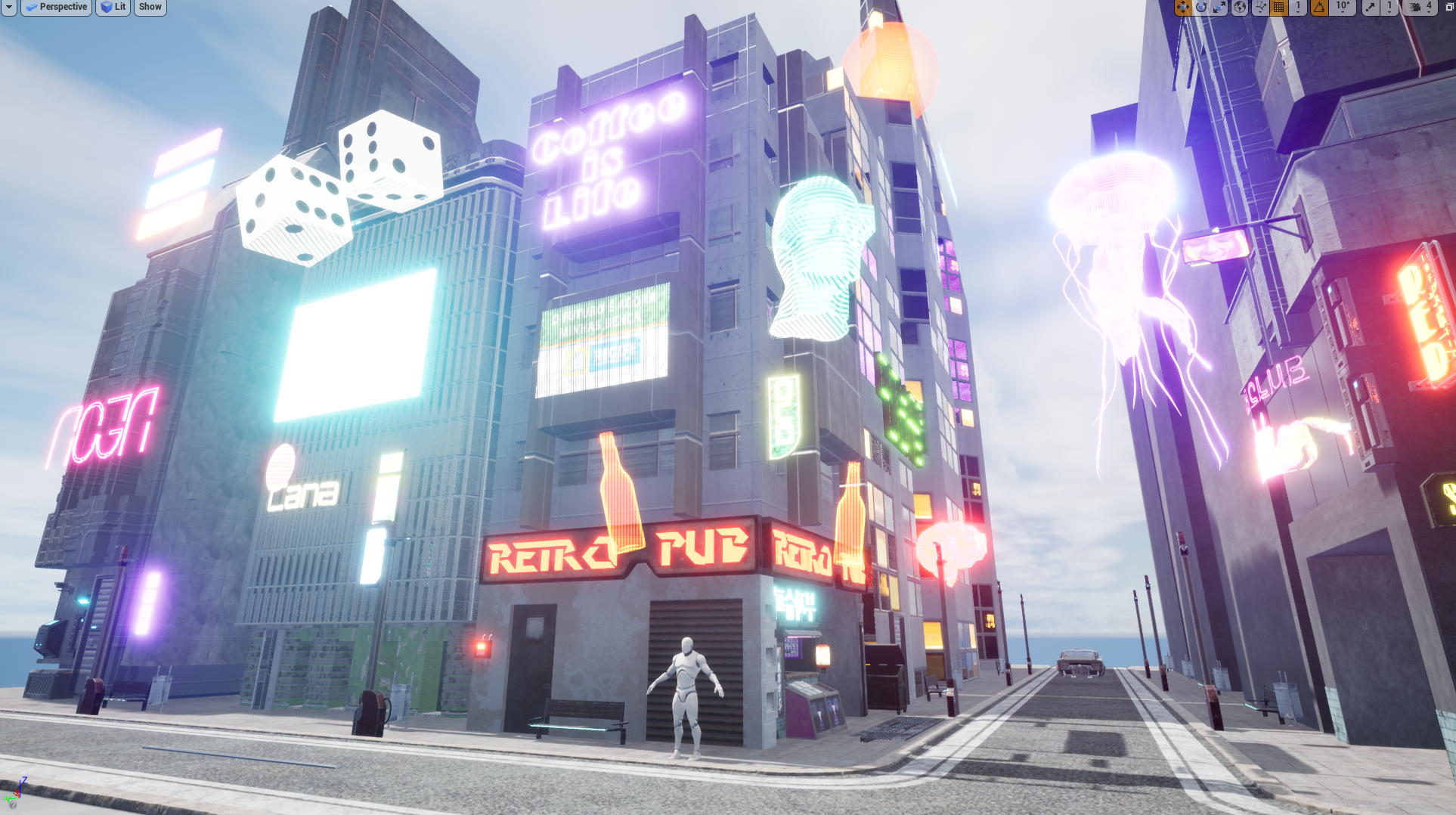Open the surface snapping options
Screen dimensions: 1456x815
tap(1260, 7)
